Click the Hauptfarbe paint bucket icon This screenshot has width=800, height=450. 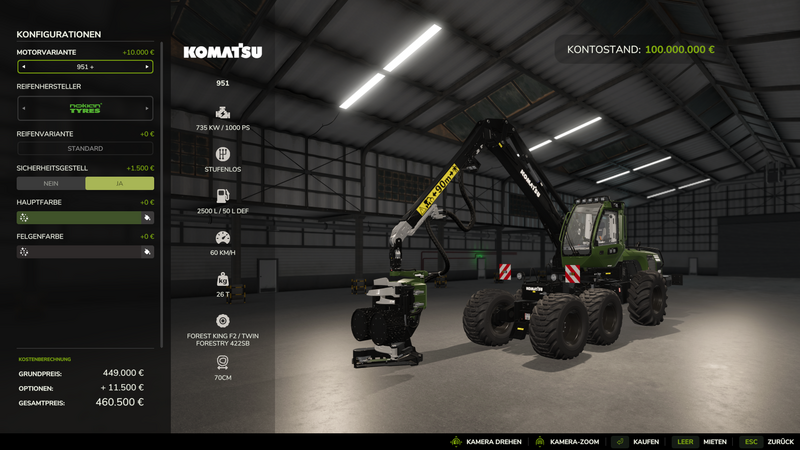tap(147, 217)
